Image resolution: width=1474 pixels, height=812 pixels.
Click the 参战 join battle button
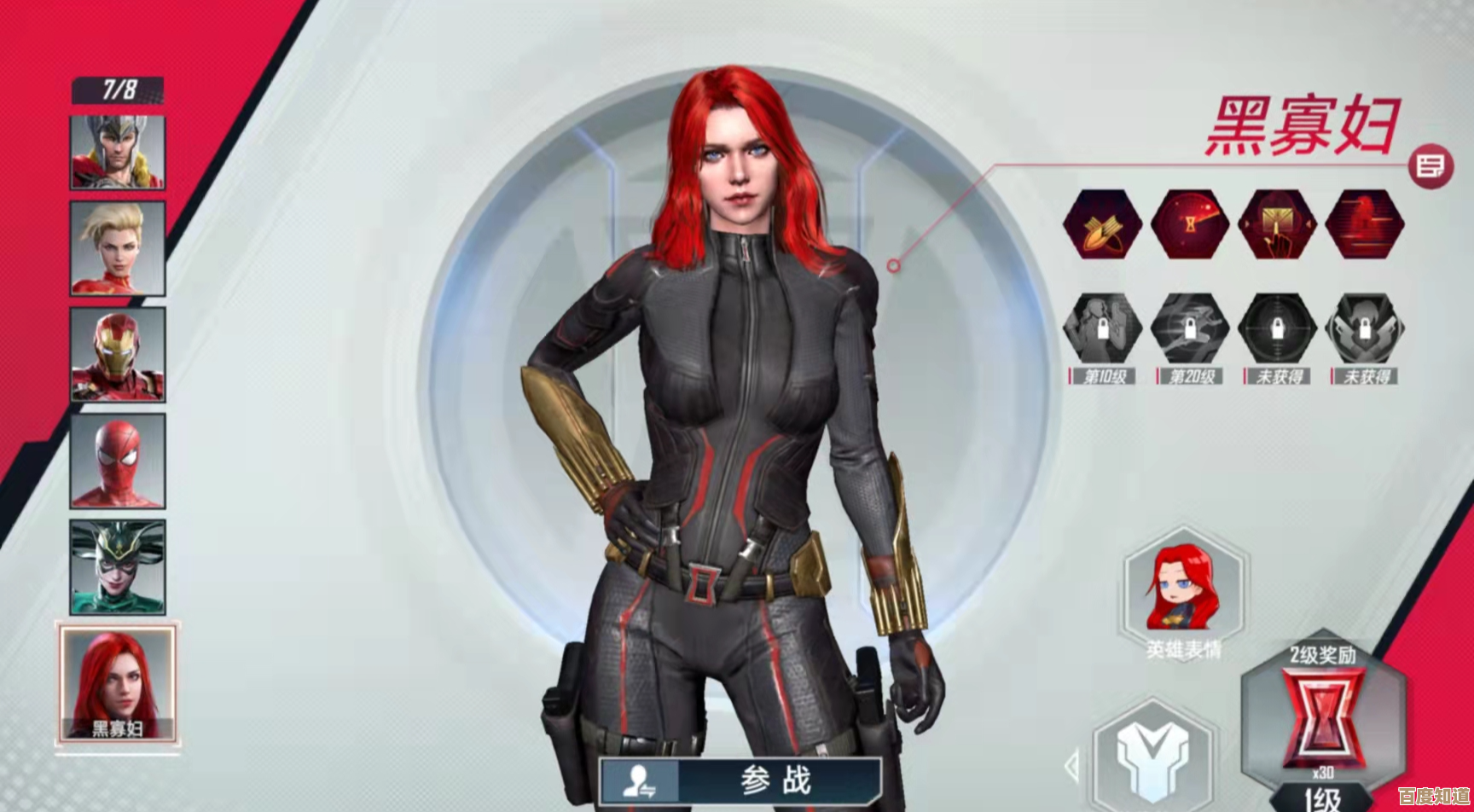coord(740,780)
